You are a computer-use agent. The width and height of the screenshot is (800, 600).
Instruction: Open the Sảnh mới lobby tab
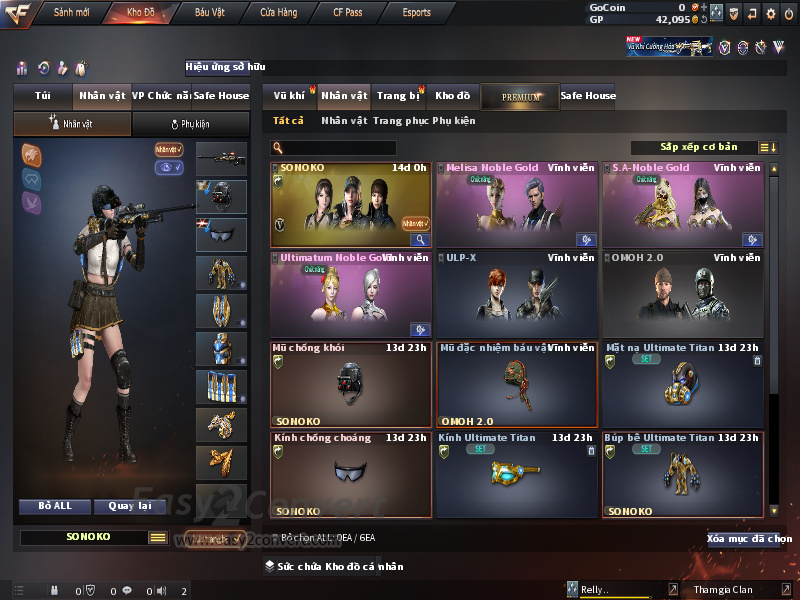(x=71, y=13)
